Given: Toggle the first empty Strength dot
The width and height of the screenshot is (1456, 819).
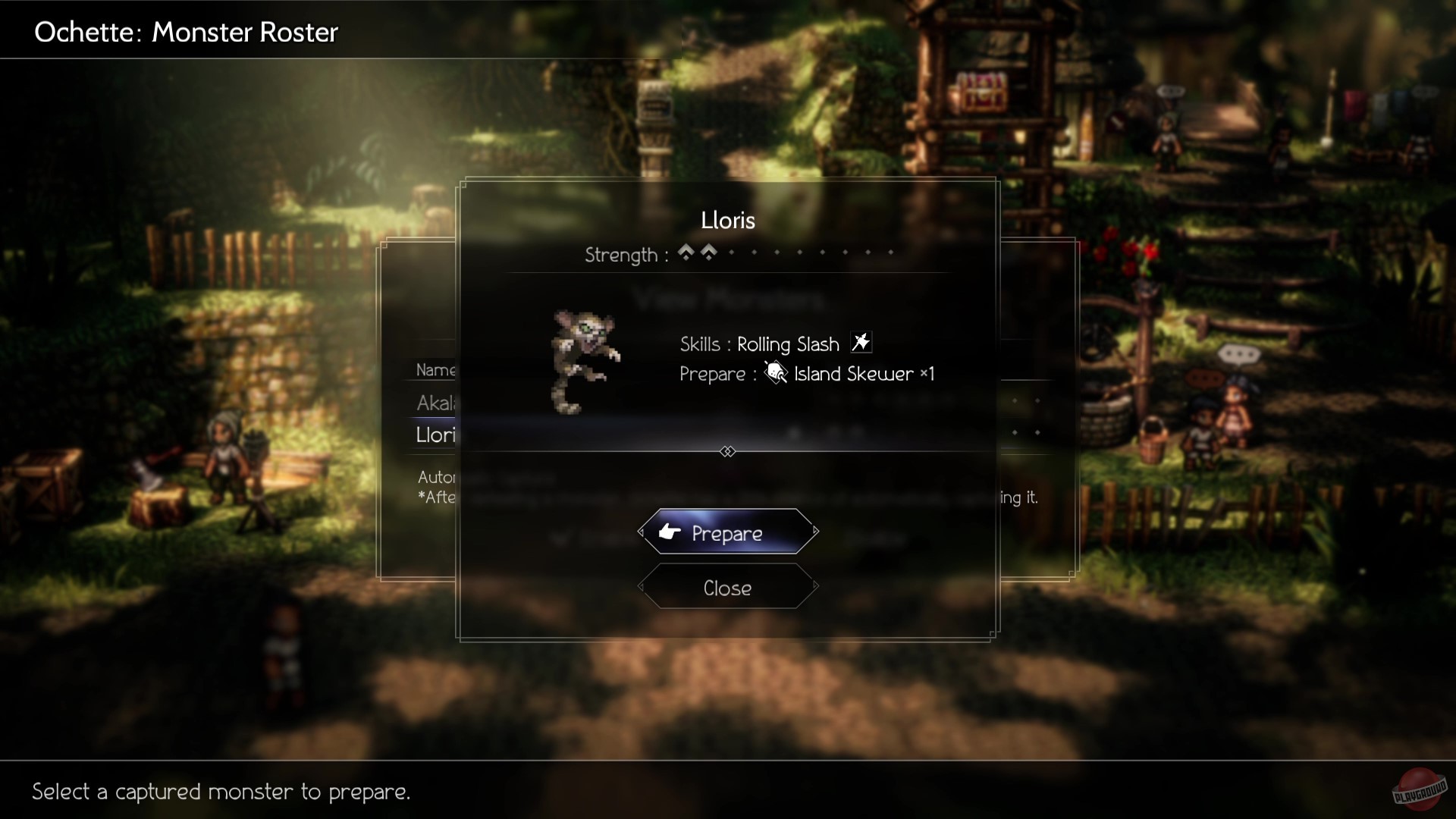Looking at the screenshot, I should (731, 253).
